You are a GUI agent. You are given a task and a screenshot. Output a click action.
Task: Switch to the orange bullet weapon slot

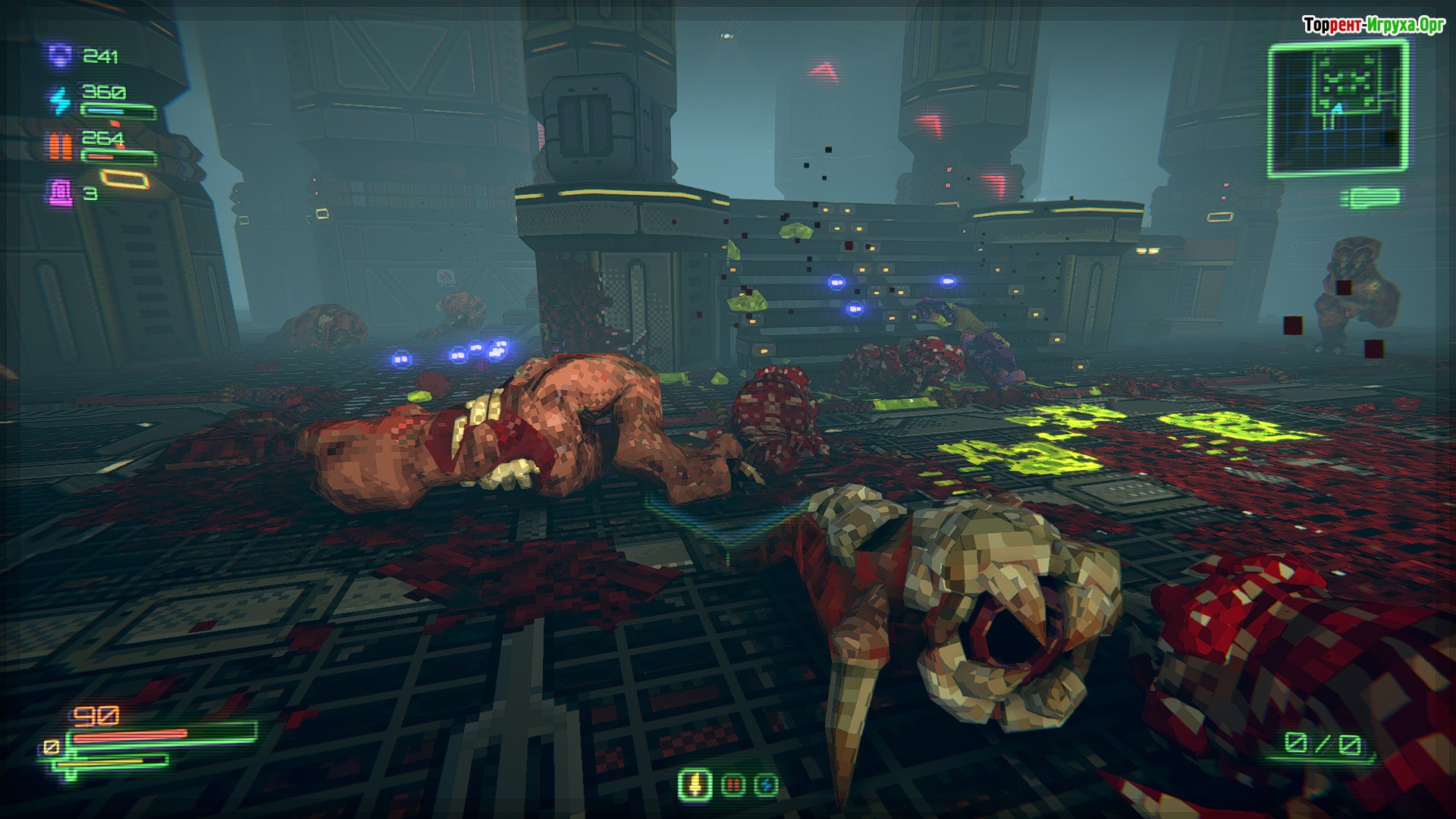733,784
